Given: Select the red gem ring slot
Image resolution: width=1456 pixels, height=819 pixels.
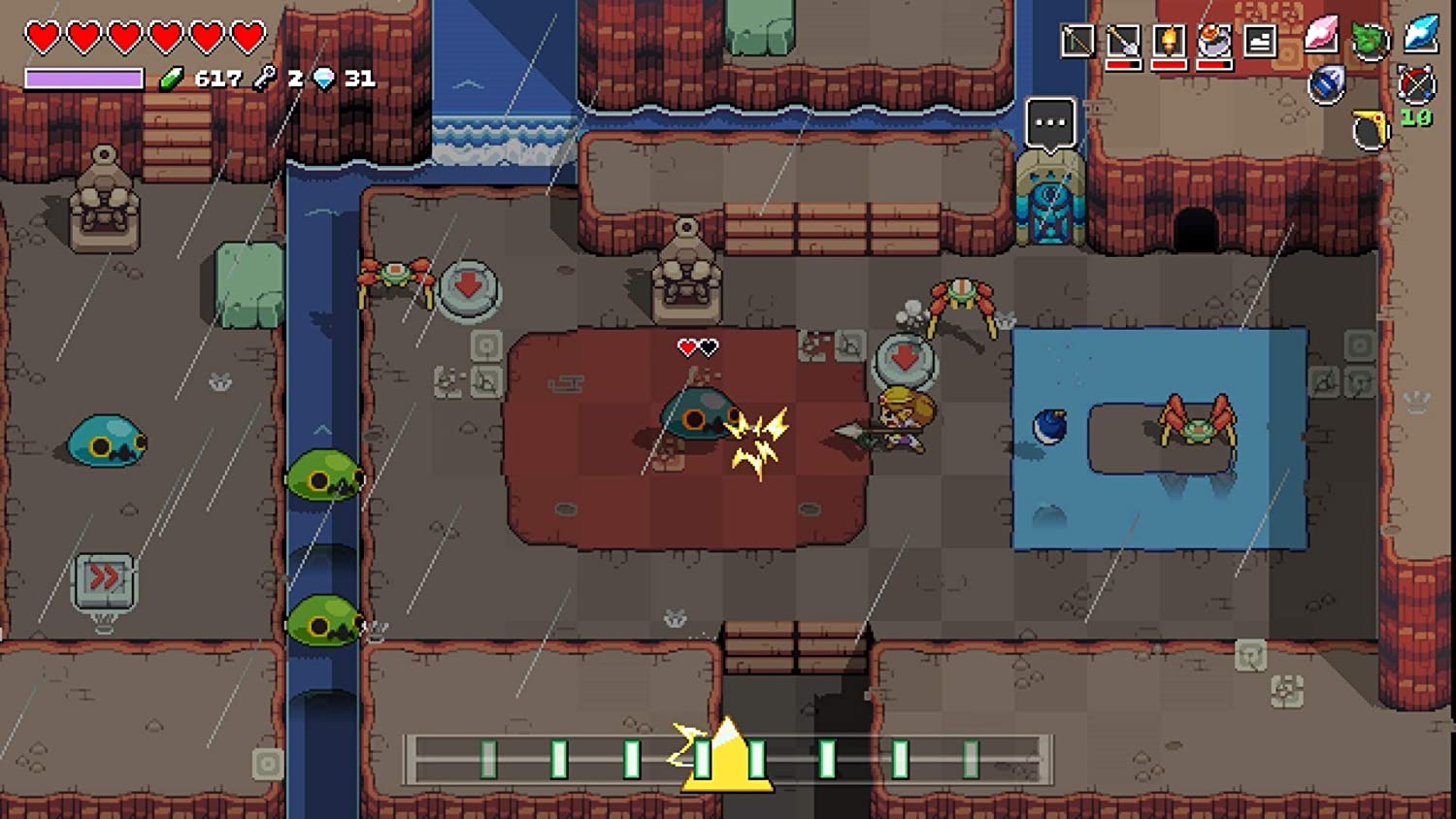Looking at the screenshot, I should 1214,41.
